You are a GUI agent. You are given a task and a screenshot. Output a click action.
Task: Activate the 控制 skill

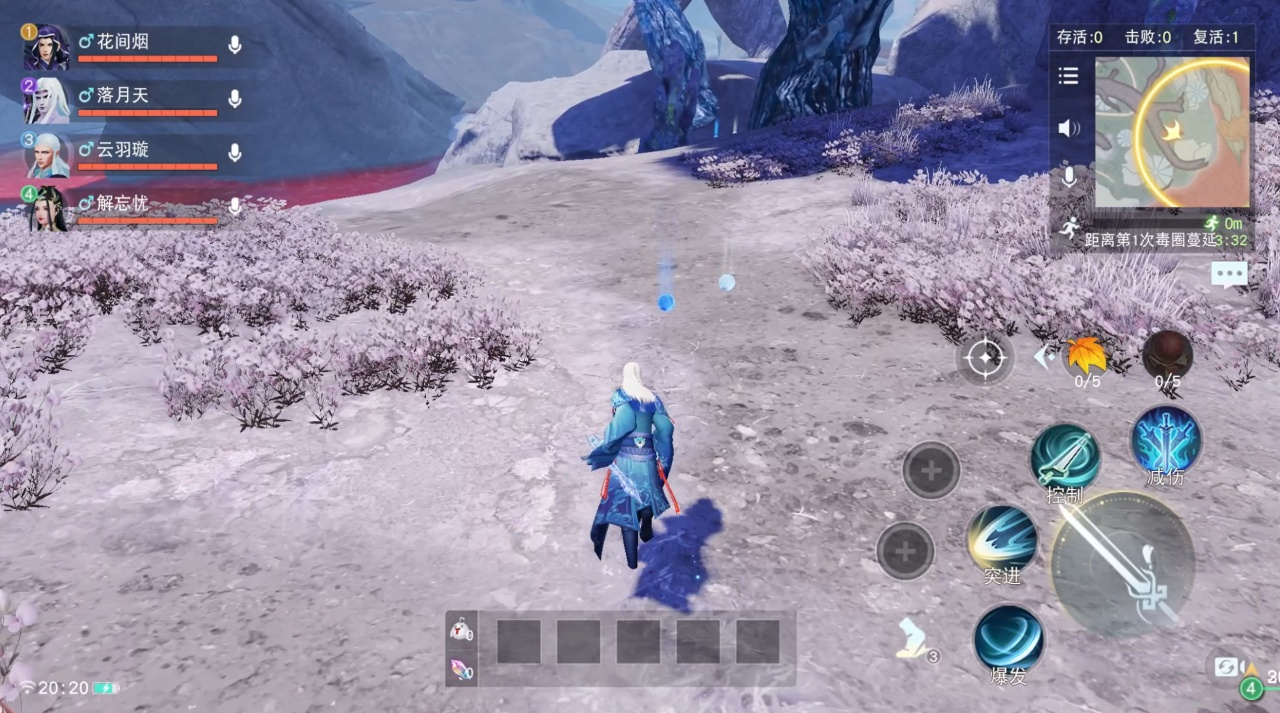[x=1065, y=459]
